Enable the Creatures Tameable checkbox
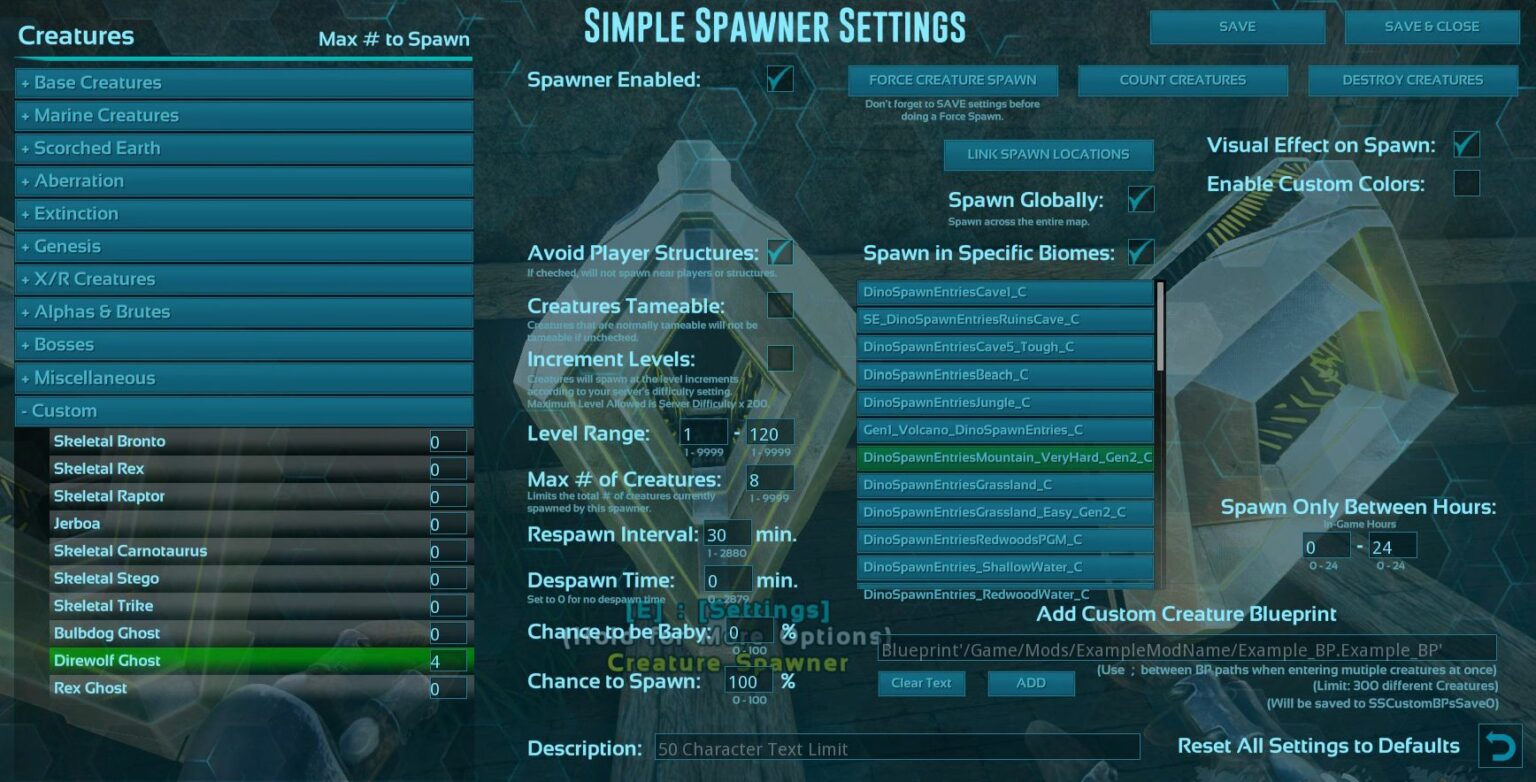 [779, 305]
